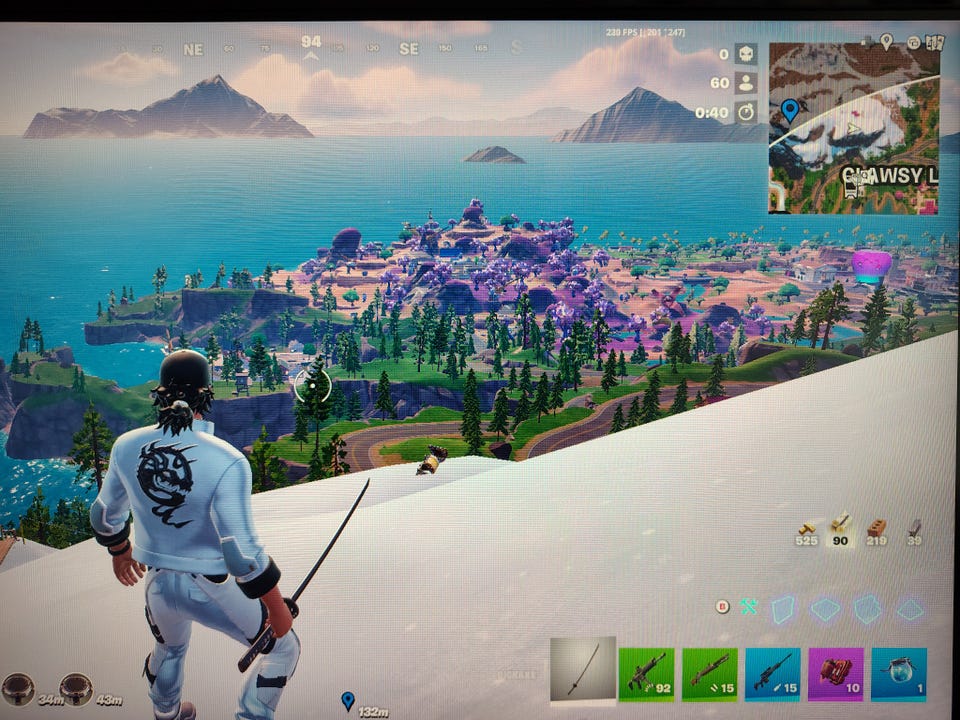The width and height of the screenshot is (960, 720).
Task: Select the katana sword slot
Action: 582,672
